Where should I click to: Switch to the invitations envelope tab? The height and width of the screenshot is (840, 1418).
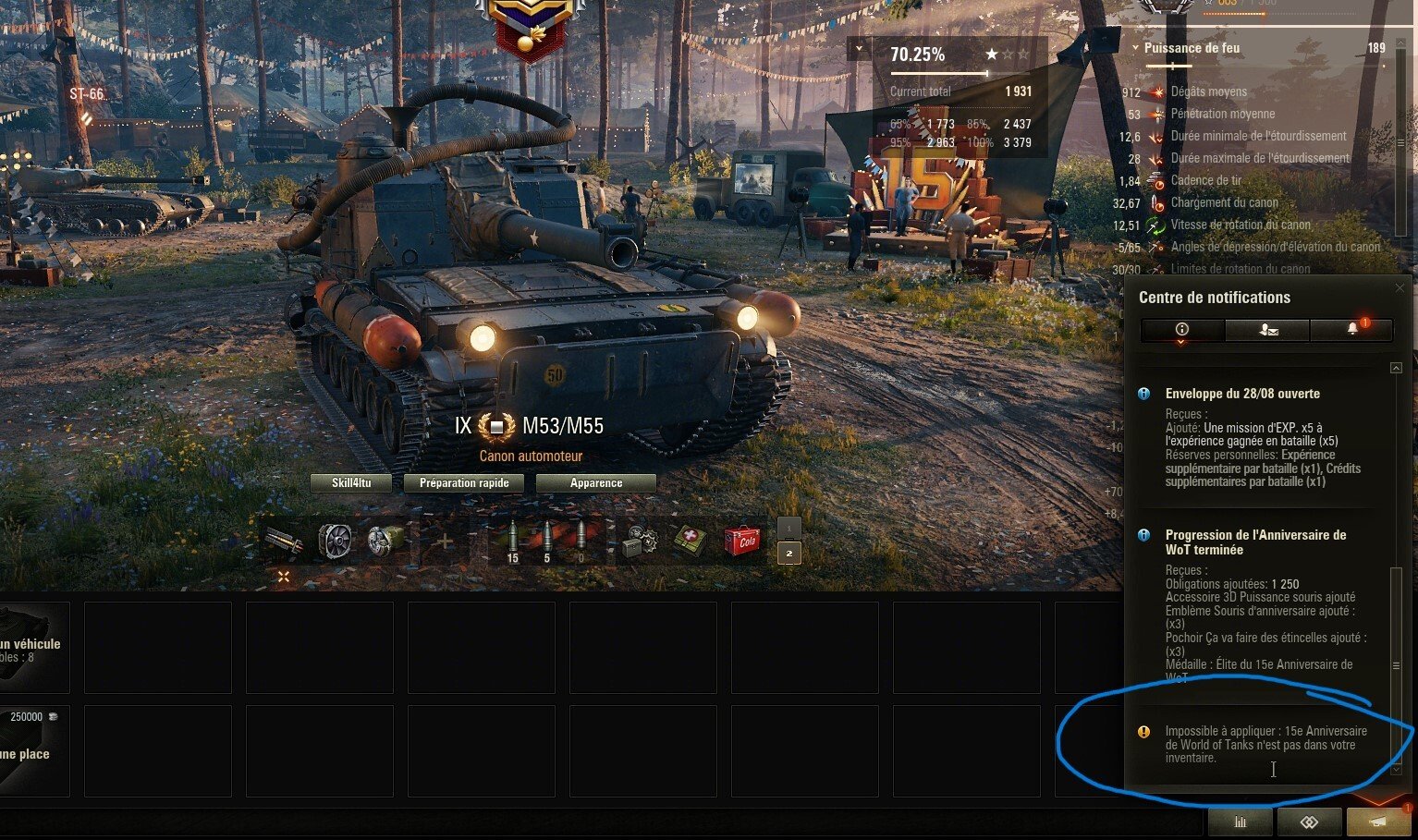pyautogui.click(x=1267, y=330)
